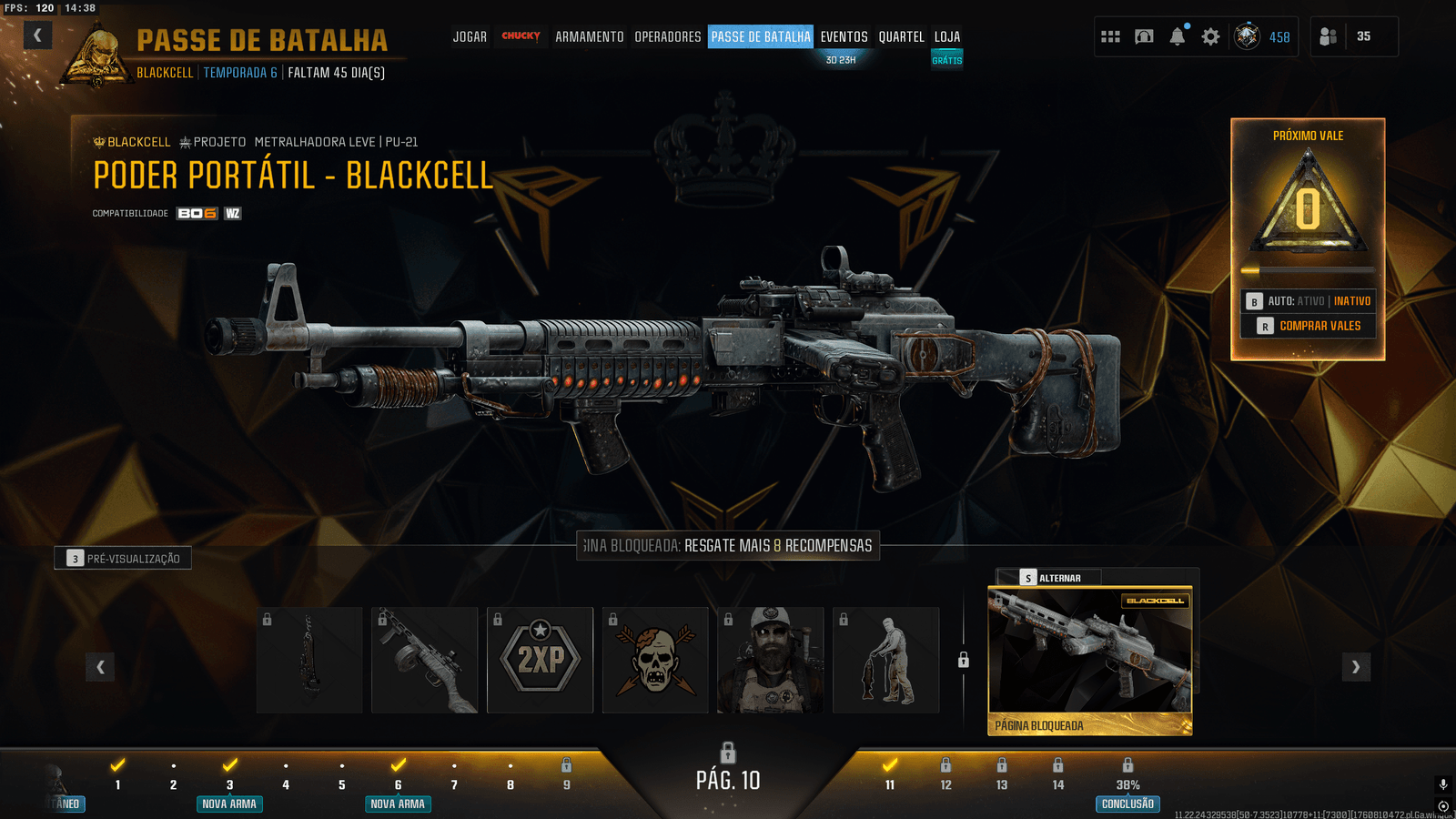Open the Quartel tab
Screen dimensions: 1456x819
[901, 37]
